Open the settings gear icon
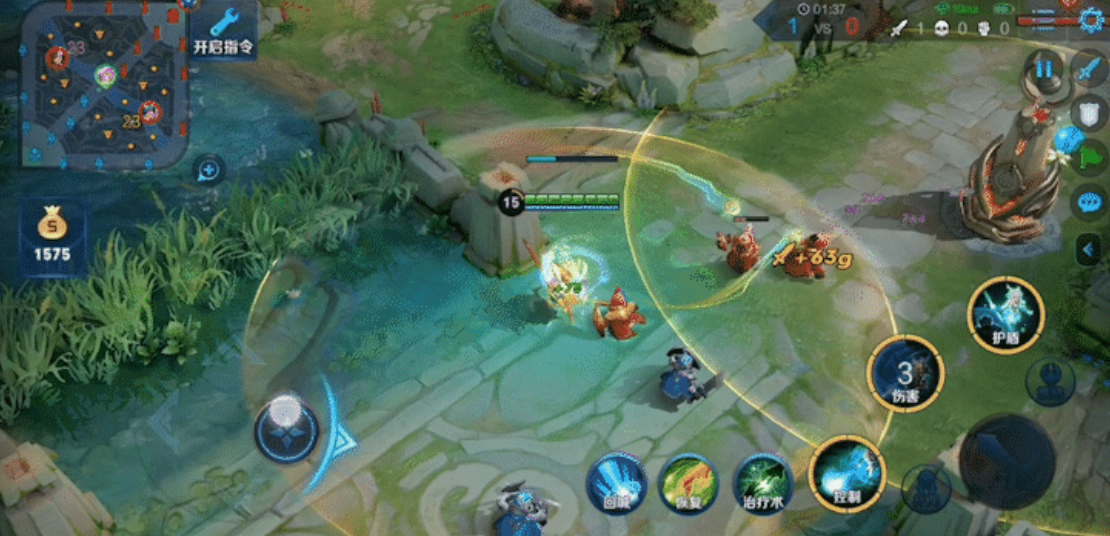The width and height of the screenshot is (1110, 536). click(1095, 19)
